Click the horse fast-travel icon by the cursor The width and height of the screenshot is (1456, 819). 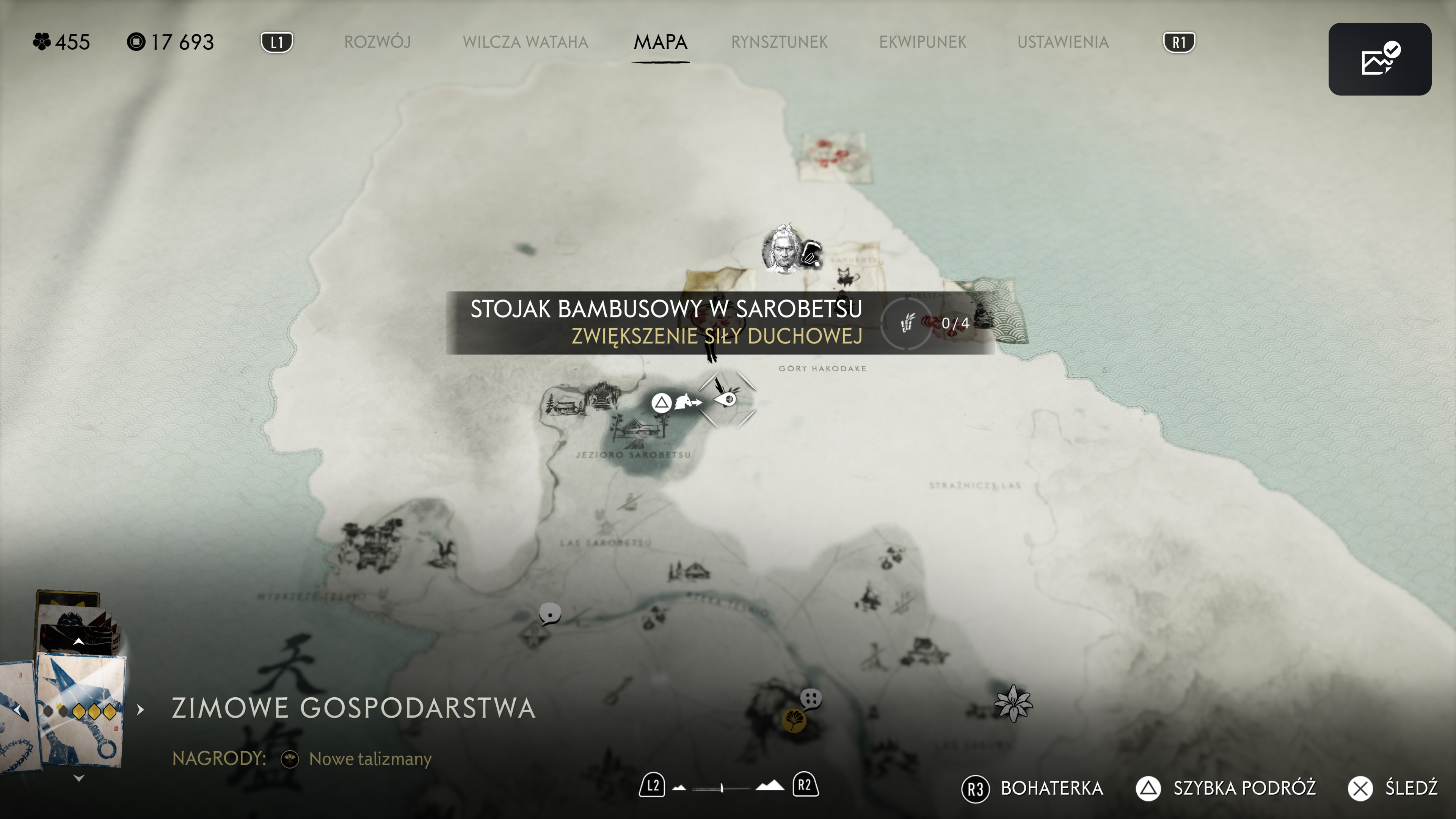pos(686,402)
